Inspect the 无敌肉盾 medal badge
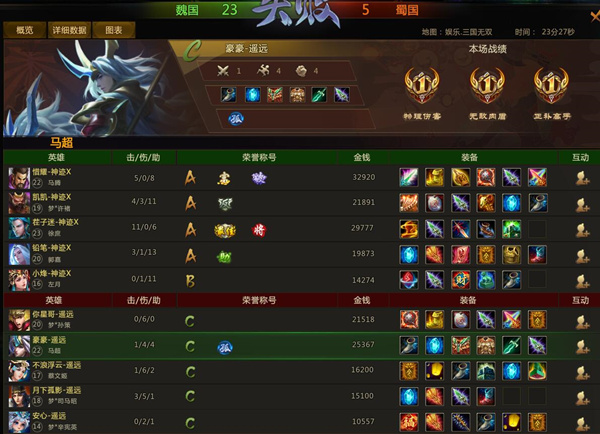Screen dimensions: 600x434 (x=484, y=83)
